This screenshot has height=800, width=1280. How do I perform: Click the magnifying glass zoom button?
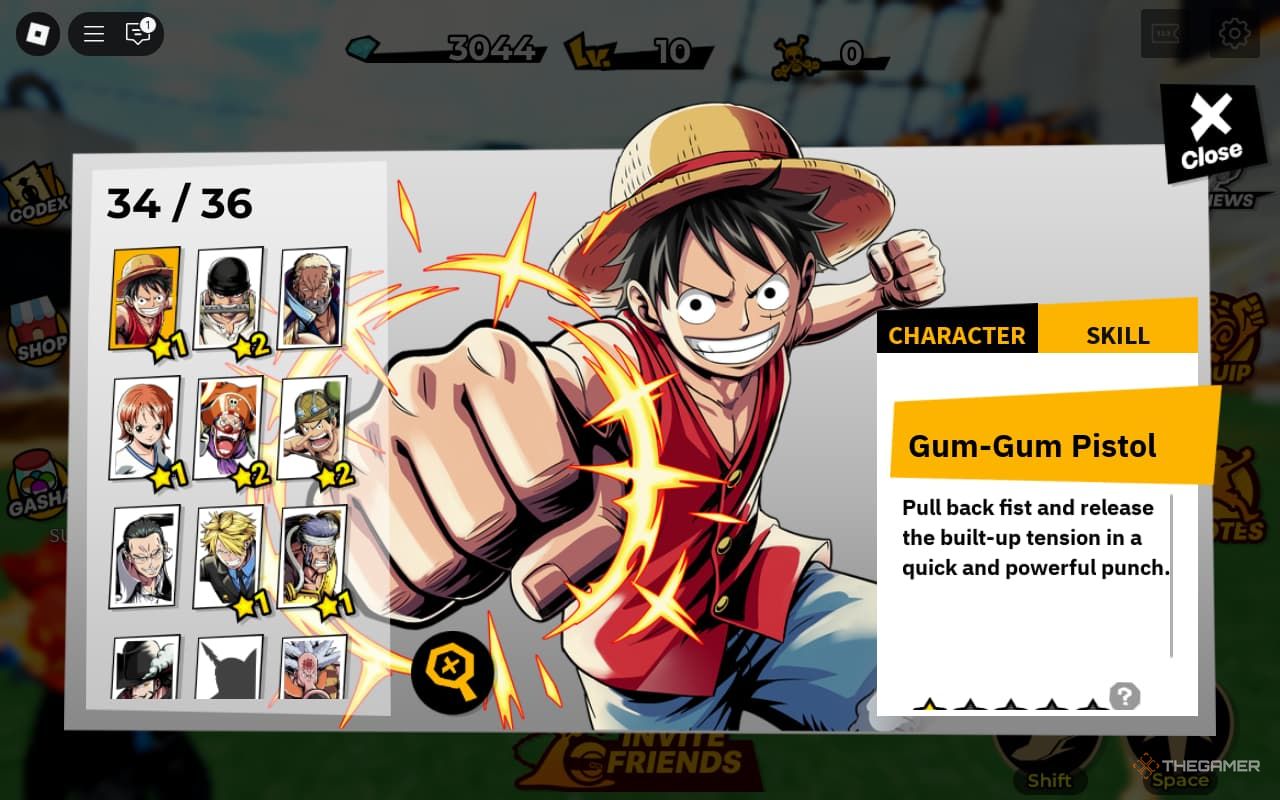452,671
